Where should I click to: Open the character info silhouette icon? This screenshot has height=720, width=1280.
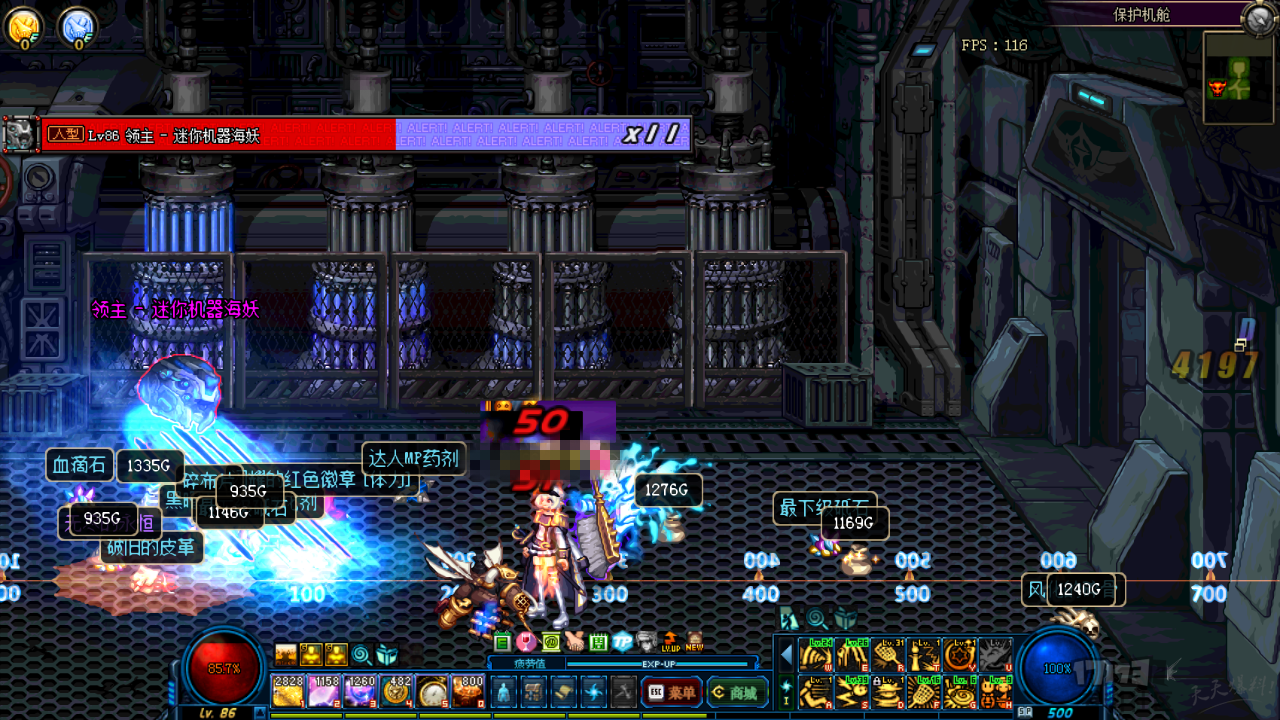[x=503, y=691]
